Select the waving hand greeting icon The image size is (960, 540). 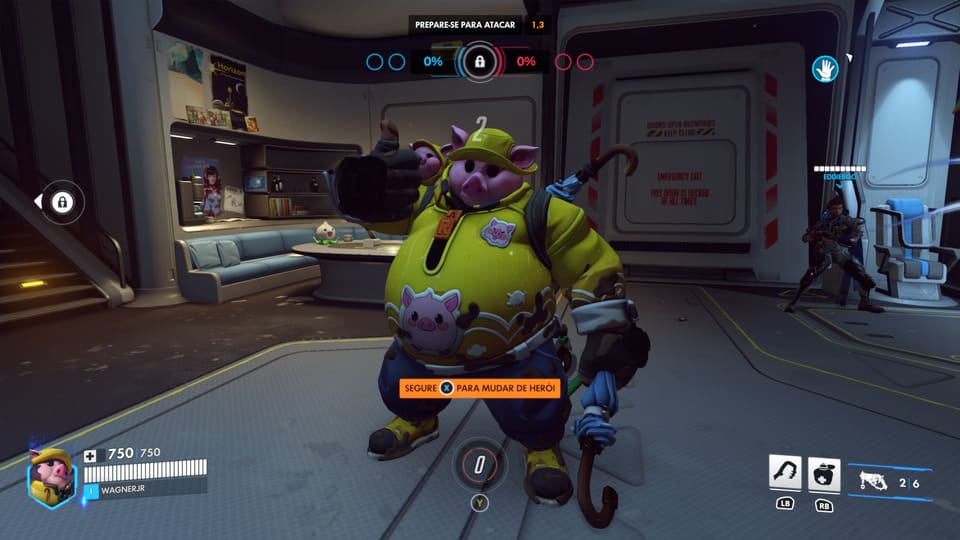824,68
